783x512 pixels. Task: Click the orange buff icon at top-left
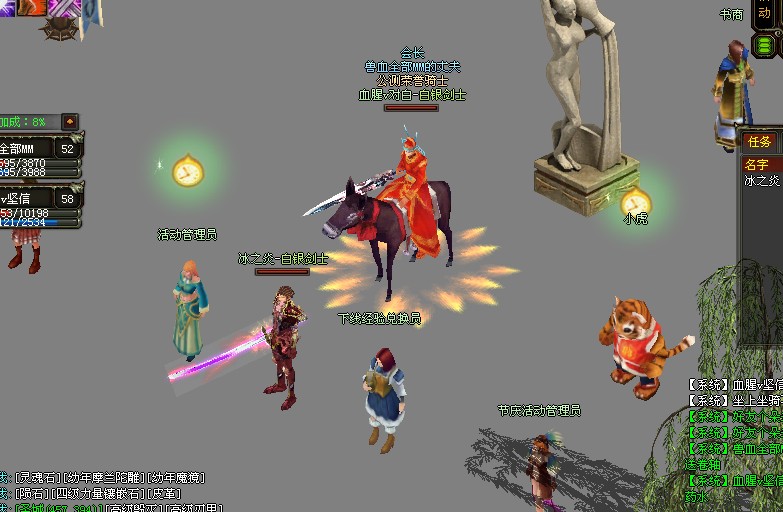point(31,7)
